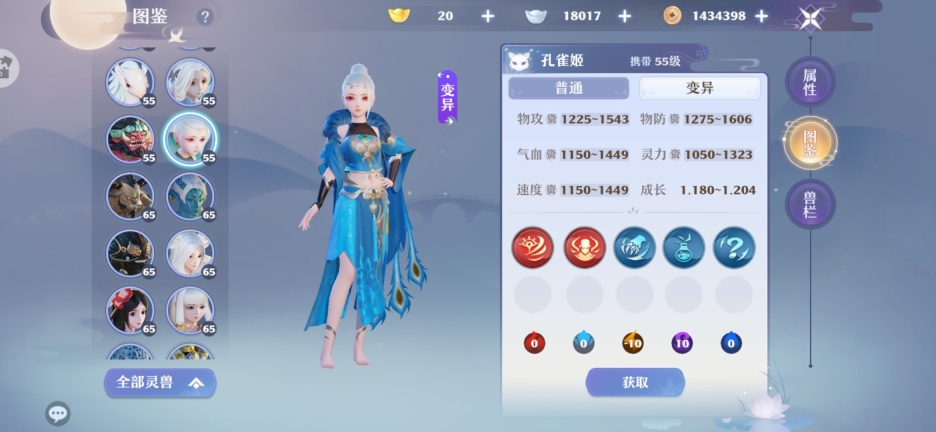
Task: Inspect the blue potion flask skill
Action: 684,246
